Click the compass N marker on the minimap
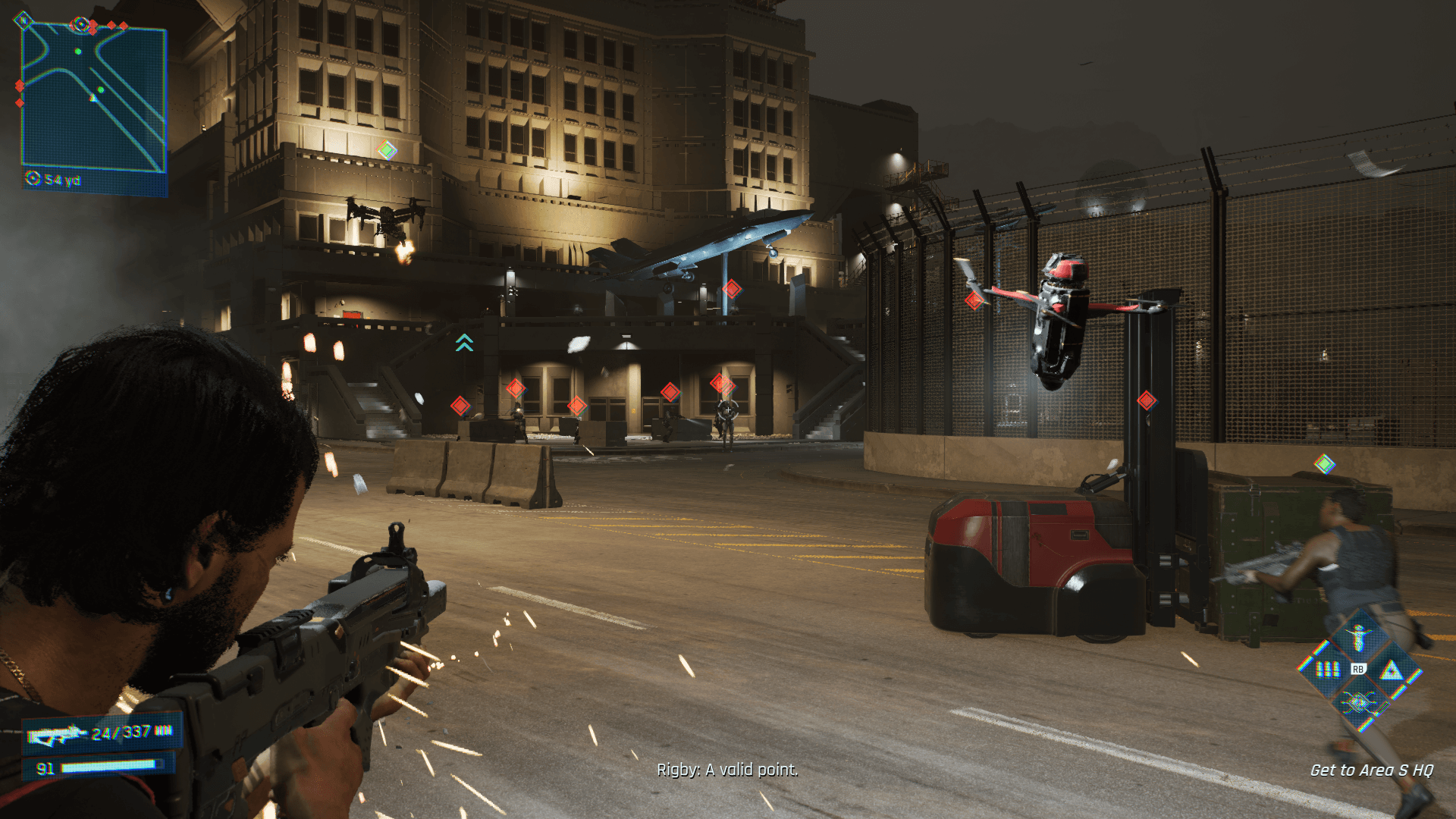This screenshot has width=1456, height=819. click(24, 20)
